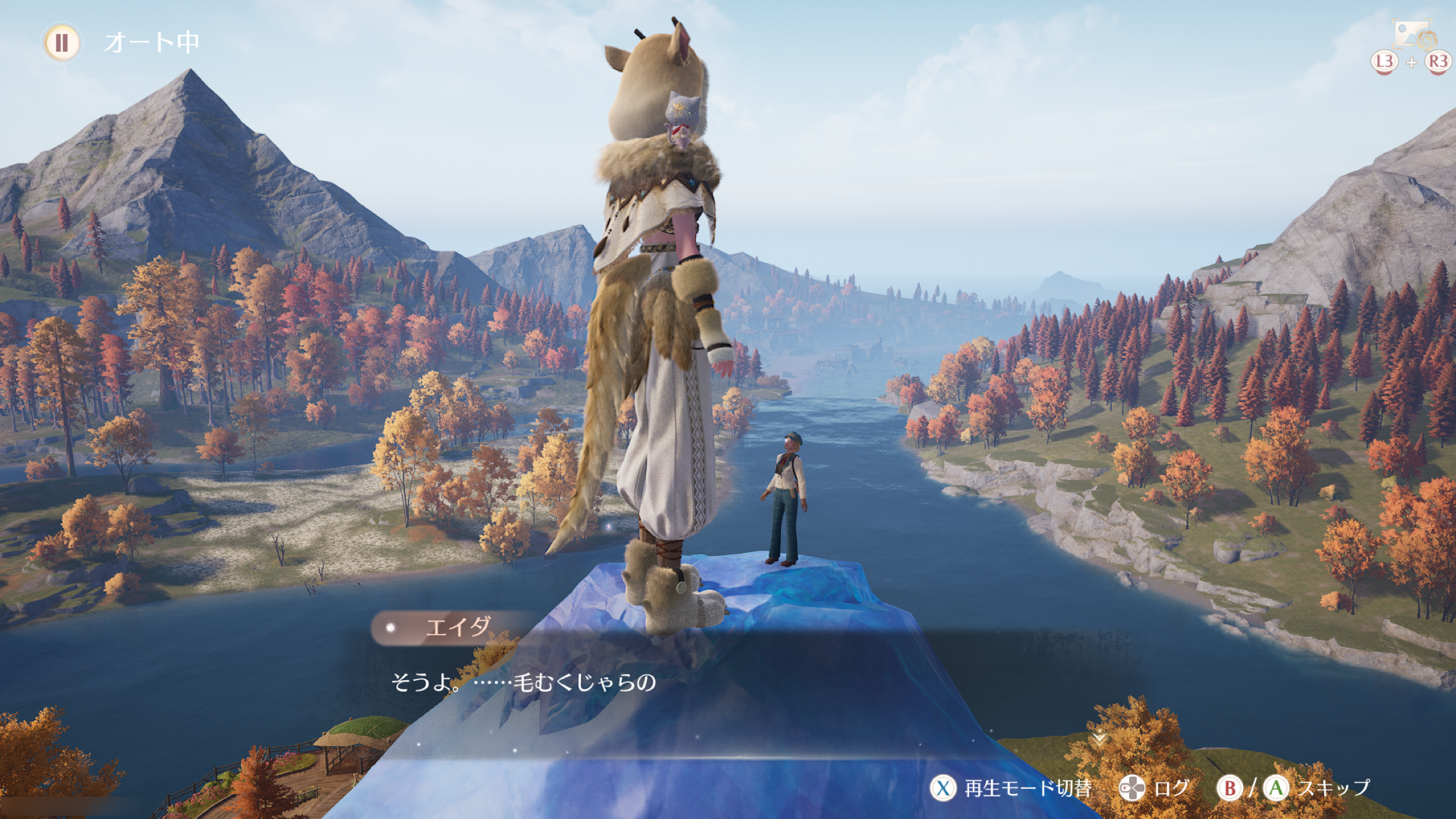
Task: Switch playback mode with the 再生モード切替 label
Action: 1027,788
